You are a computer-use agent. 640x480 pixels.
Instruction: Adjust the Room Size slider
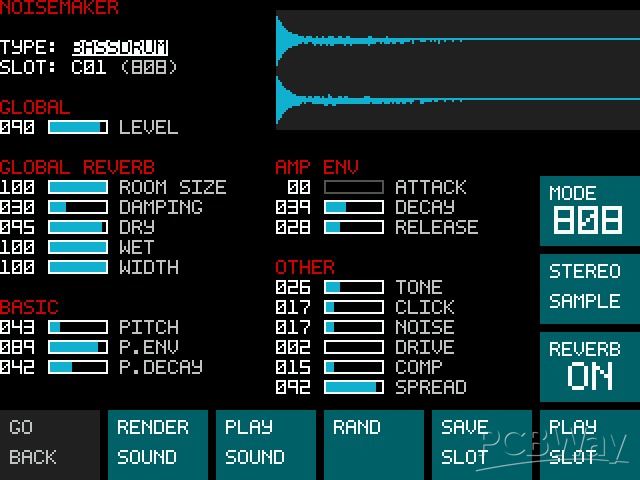[78, 187]
